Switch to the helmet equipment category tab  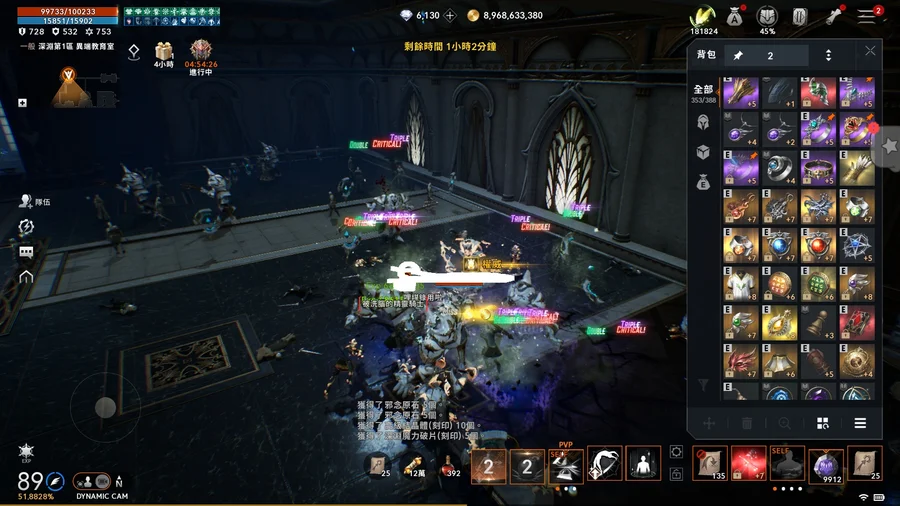click(703, 122)
